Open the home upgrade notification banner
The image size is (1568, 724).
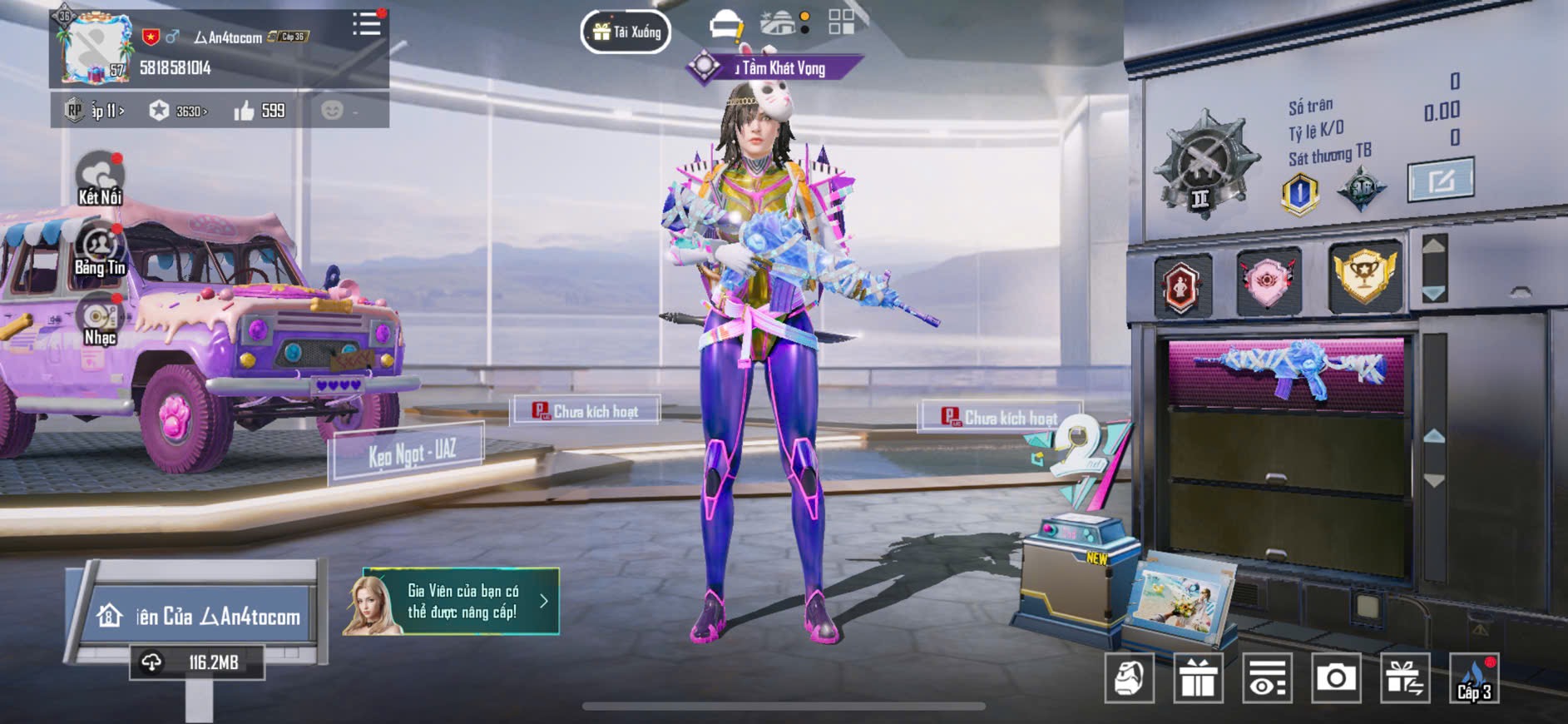tap(451, 602)
